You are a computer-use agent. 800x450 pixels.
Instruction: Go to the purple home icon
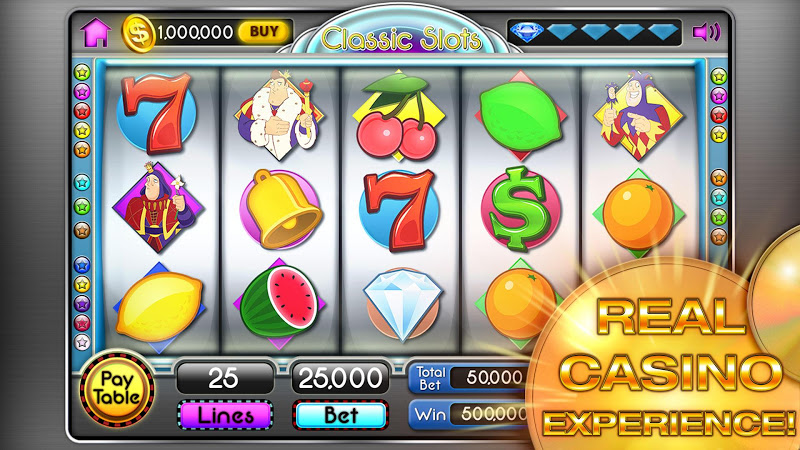click(x=97, y=32)
